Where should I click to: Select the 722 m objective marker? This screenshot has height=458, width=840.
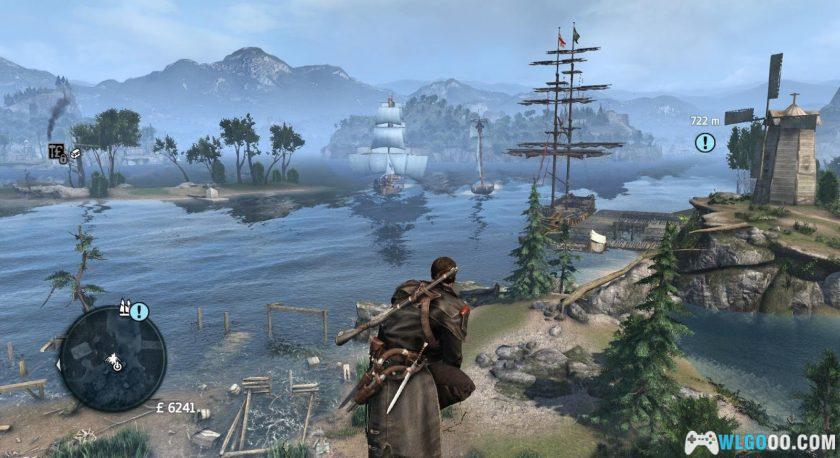705,142
